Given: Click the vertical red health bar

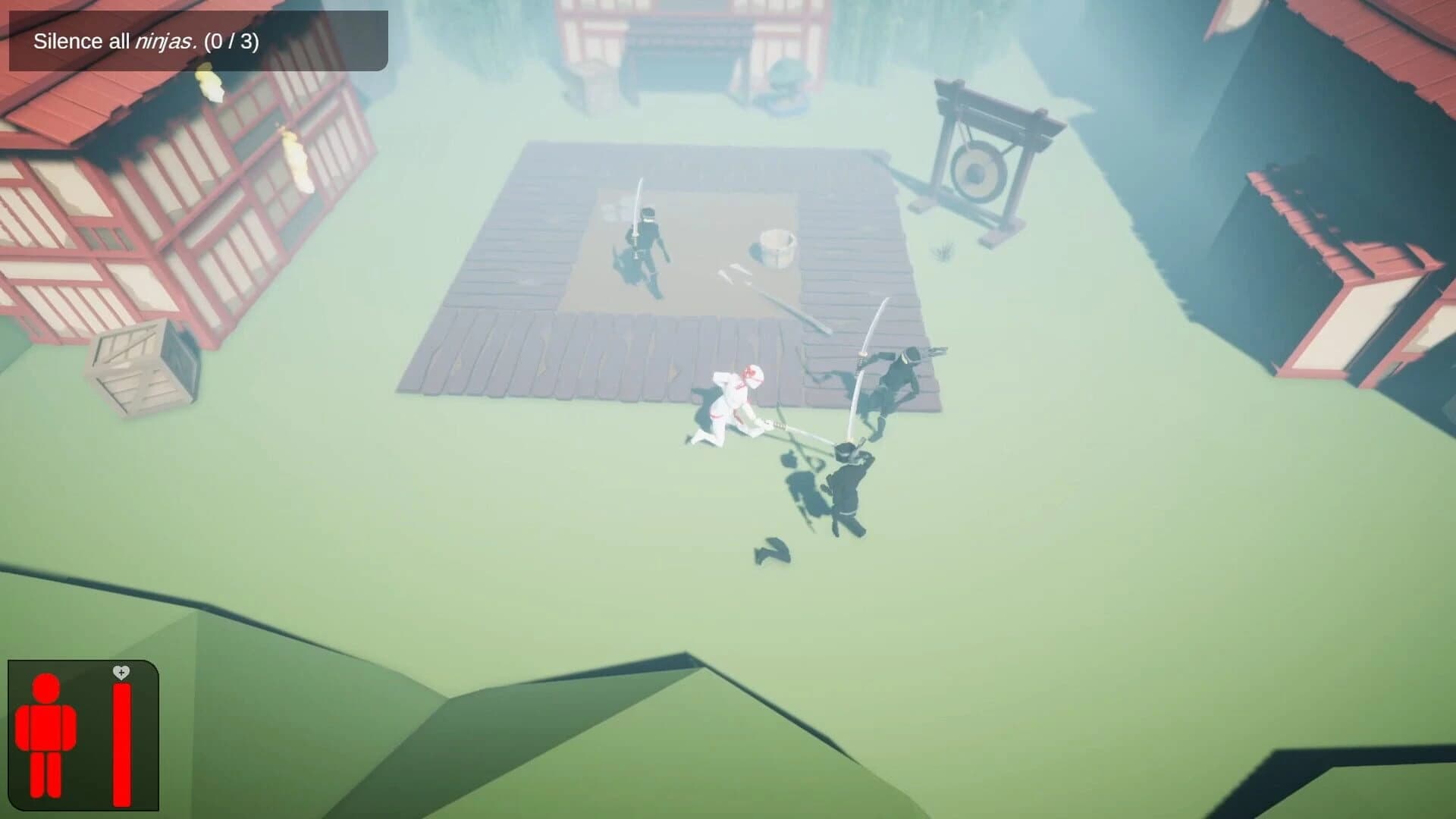Looking at the screenshot, I should click(121, 743).
